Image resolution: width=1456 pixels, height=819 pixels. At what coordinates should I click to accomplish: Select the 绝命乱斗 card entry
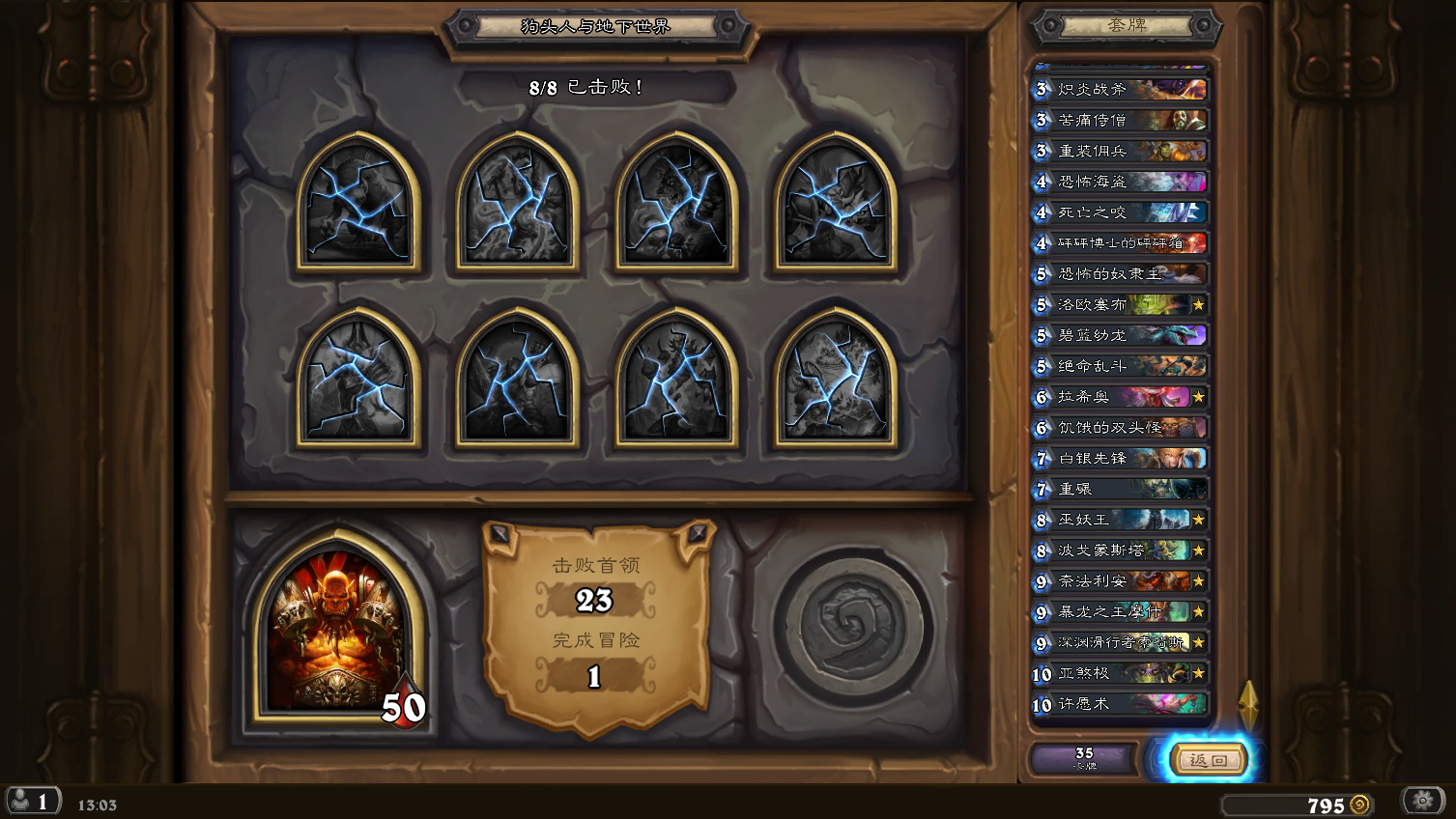[x=1121, y=367]
